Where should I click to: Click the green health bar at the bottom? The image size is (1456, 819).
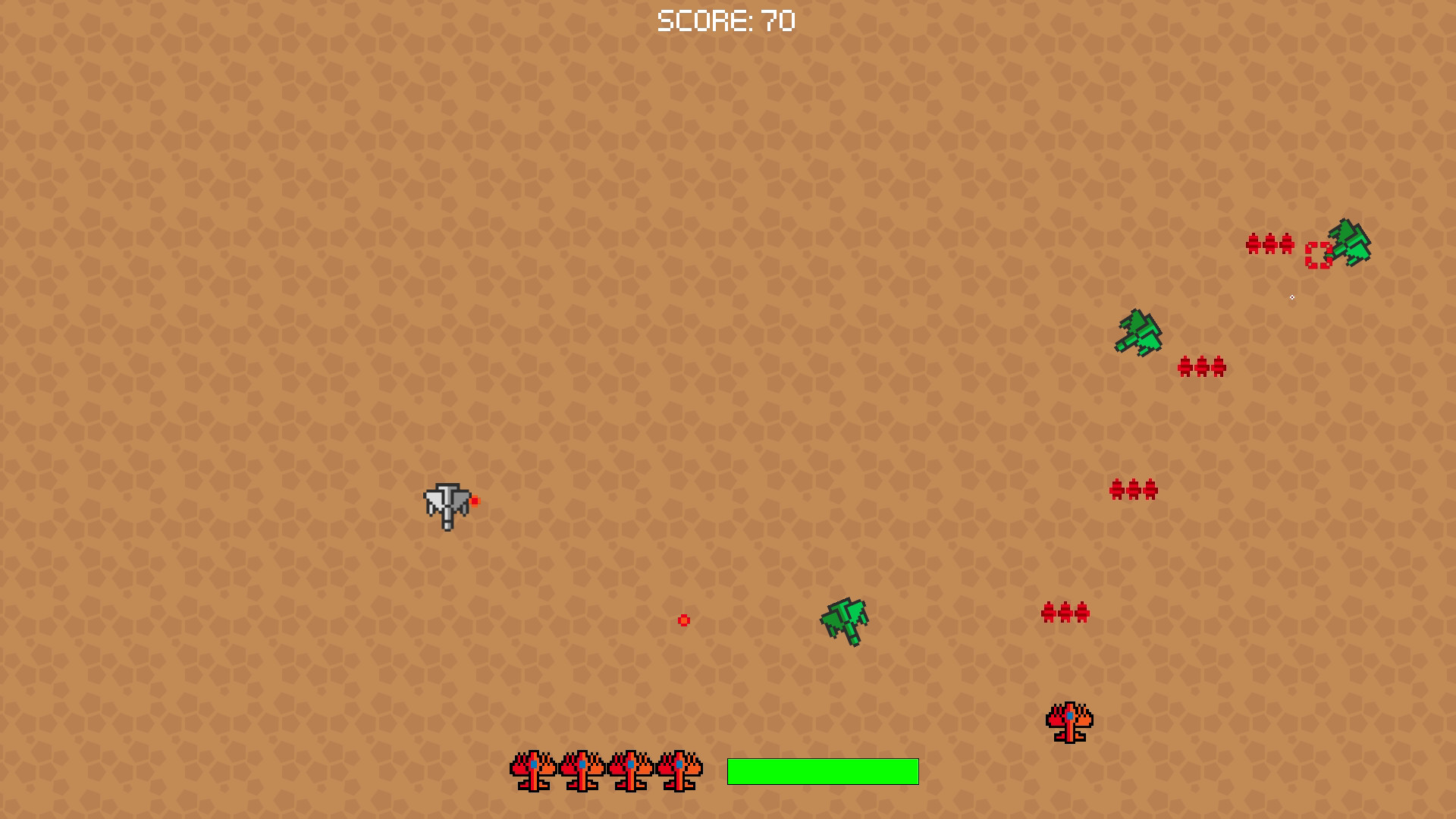pos(822,773)
